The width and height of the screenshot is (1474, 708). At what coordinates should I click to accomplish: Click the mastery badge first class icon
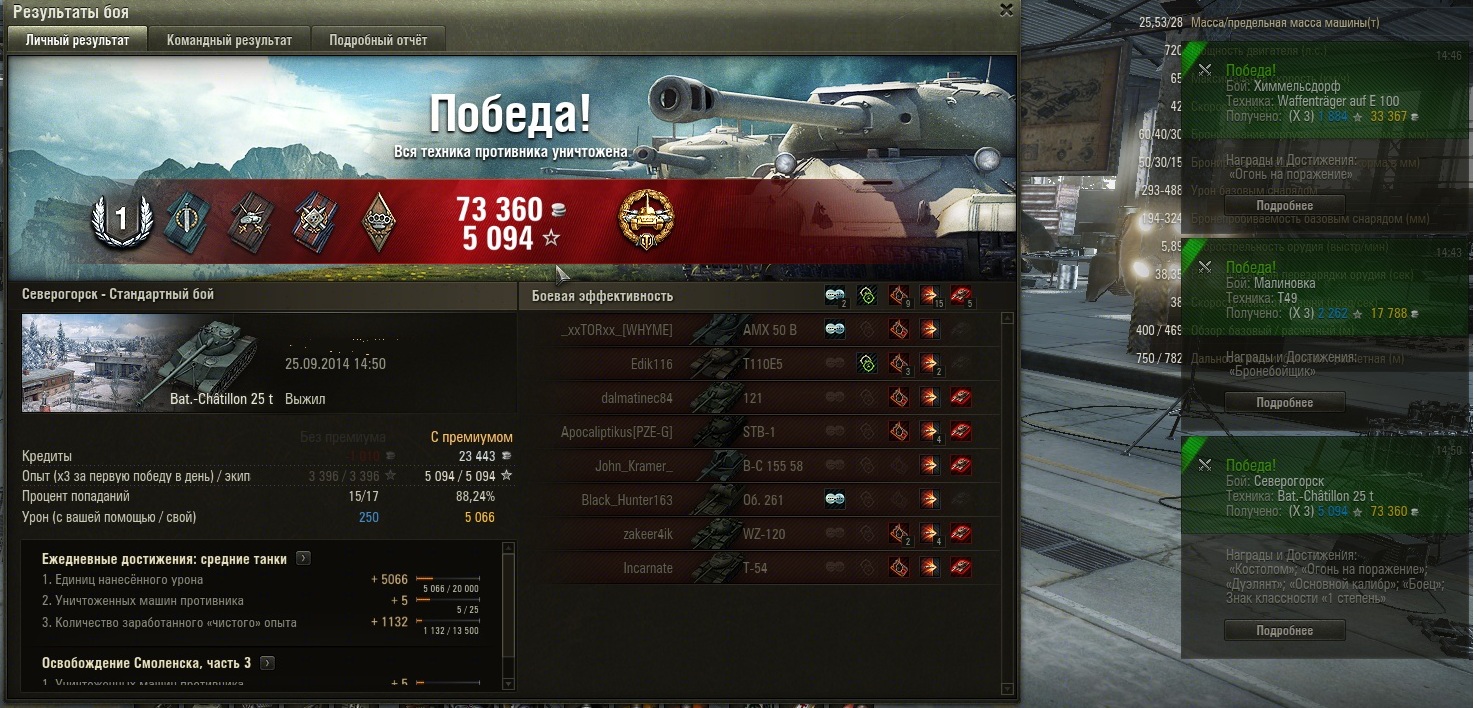pos(121,219)
